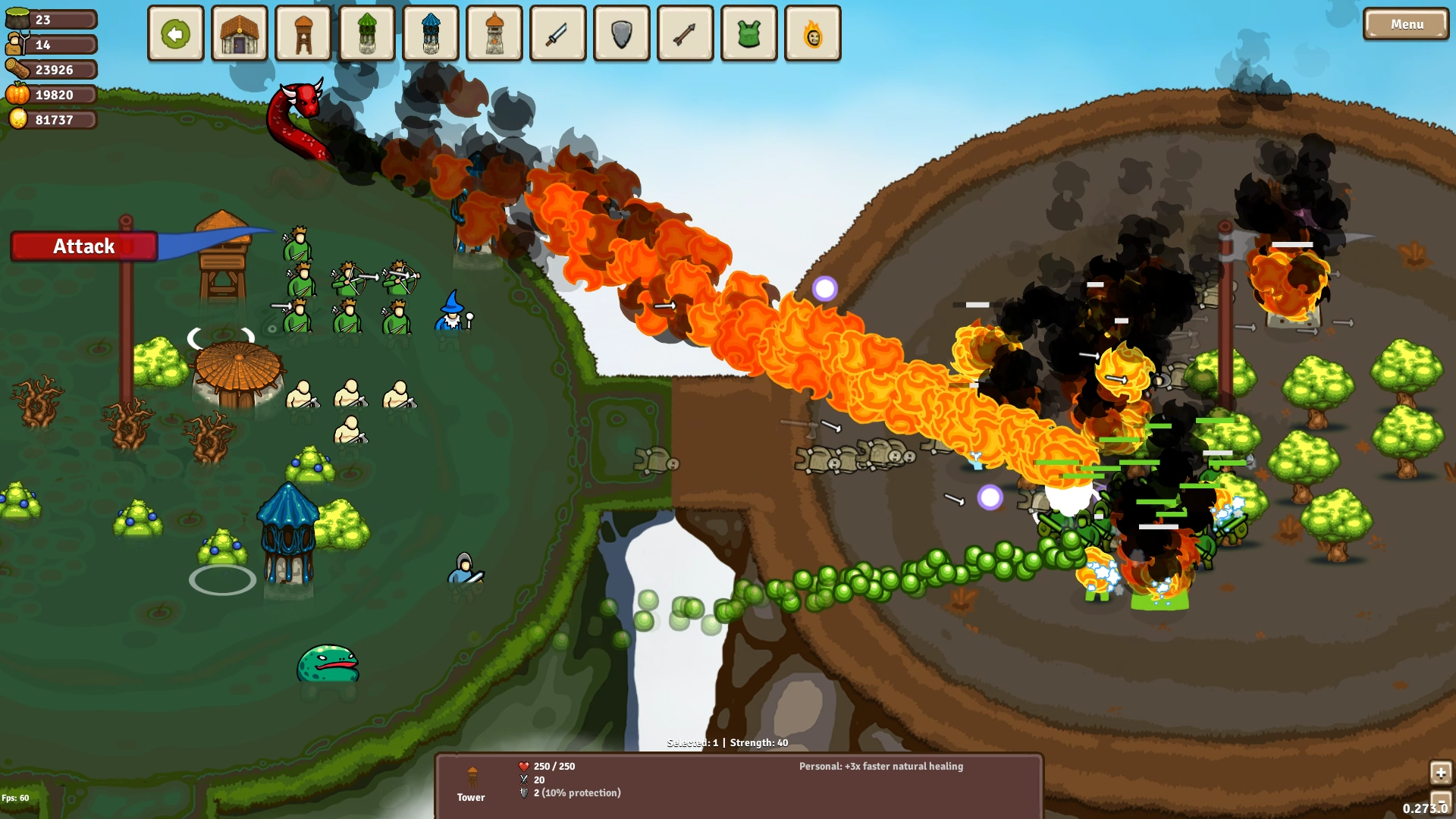Viewport: 1456px width, 819px height.
Task: Choose the stone fire tower icon
Action: tap(494, 33)
